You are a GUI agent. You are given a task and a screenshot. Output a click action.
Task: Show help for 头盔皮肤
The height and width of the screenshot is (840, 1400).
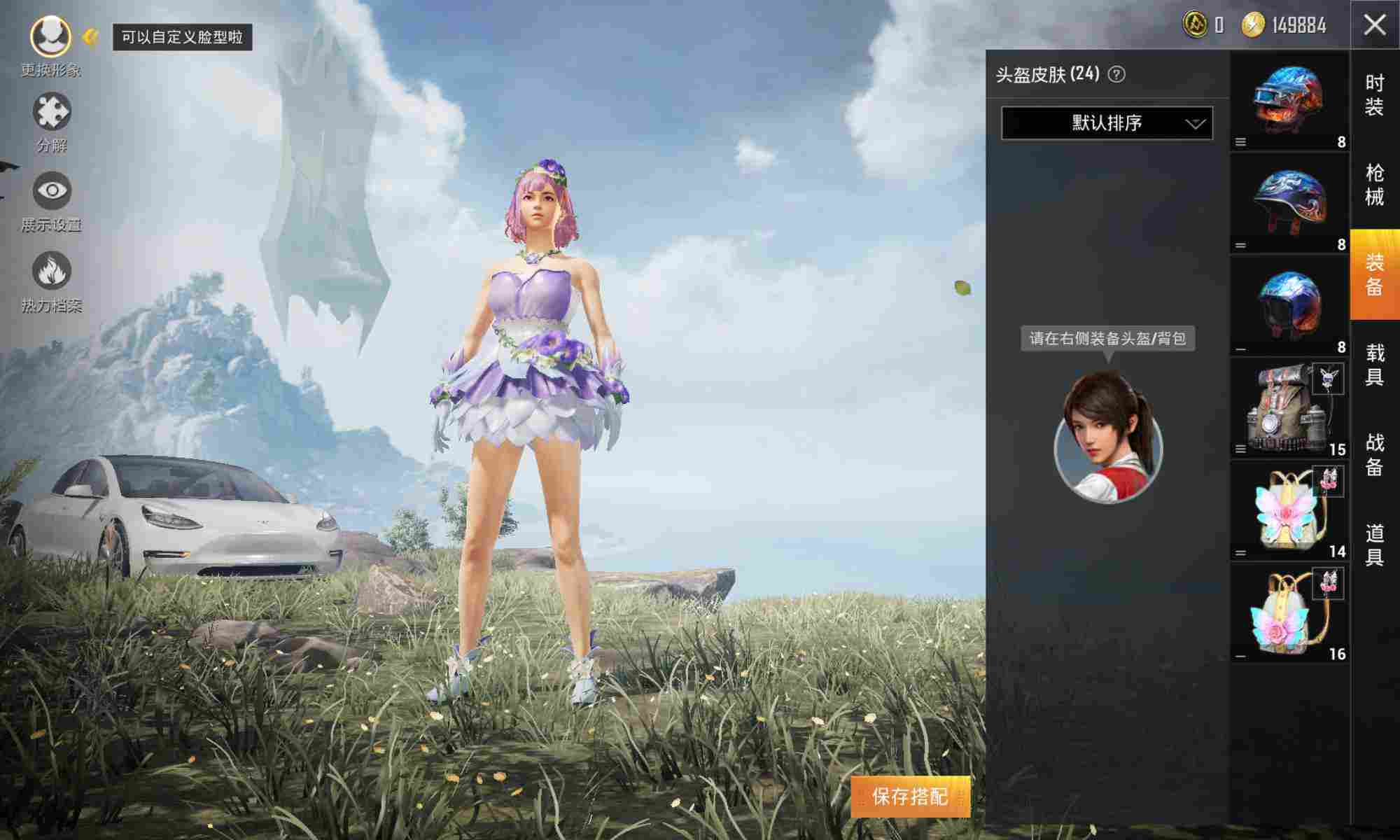(1117, 74)
